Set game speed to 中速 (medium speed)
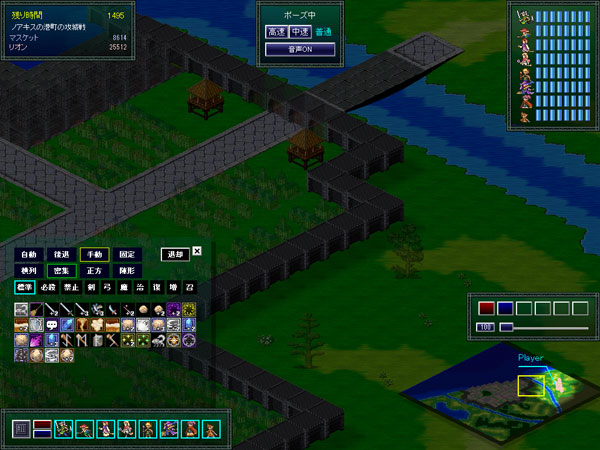 point(300,32)
